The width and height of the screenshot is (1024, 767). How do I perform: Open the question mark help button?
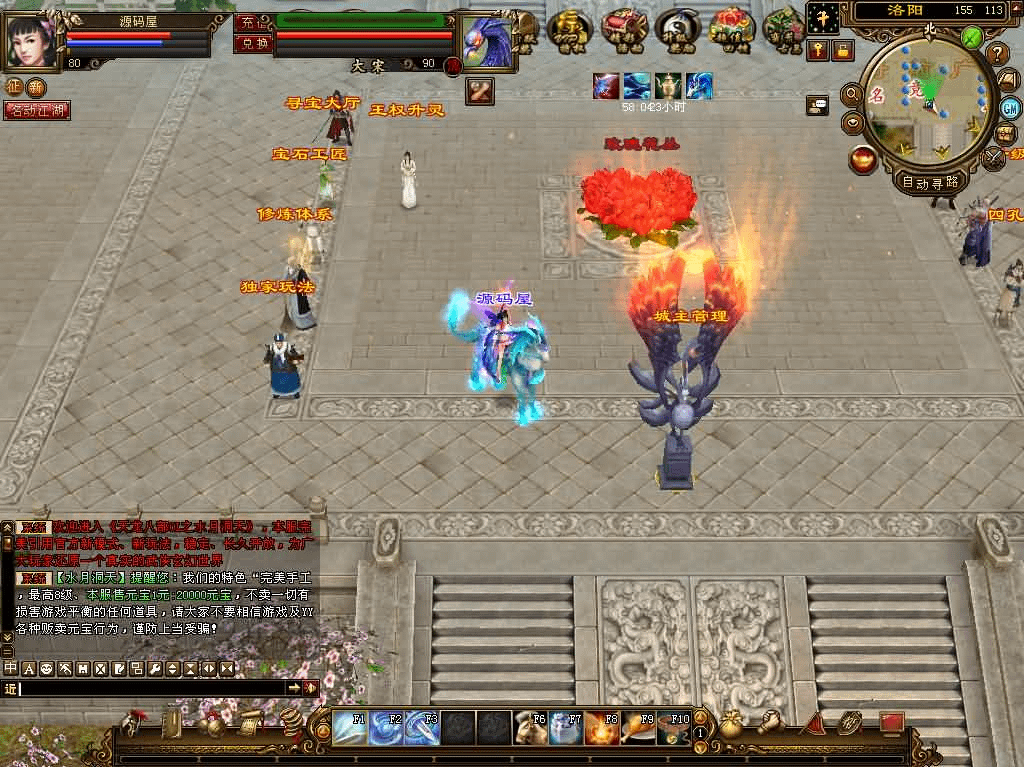[997, 54]
